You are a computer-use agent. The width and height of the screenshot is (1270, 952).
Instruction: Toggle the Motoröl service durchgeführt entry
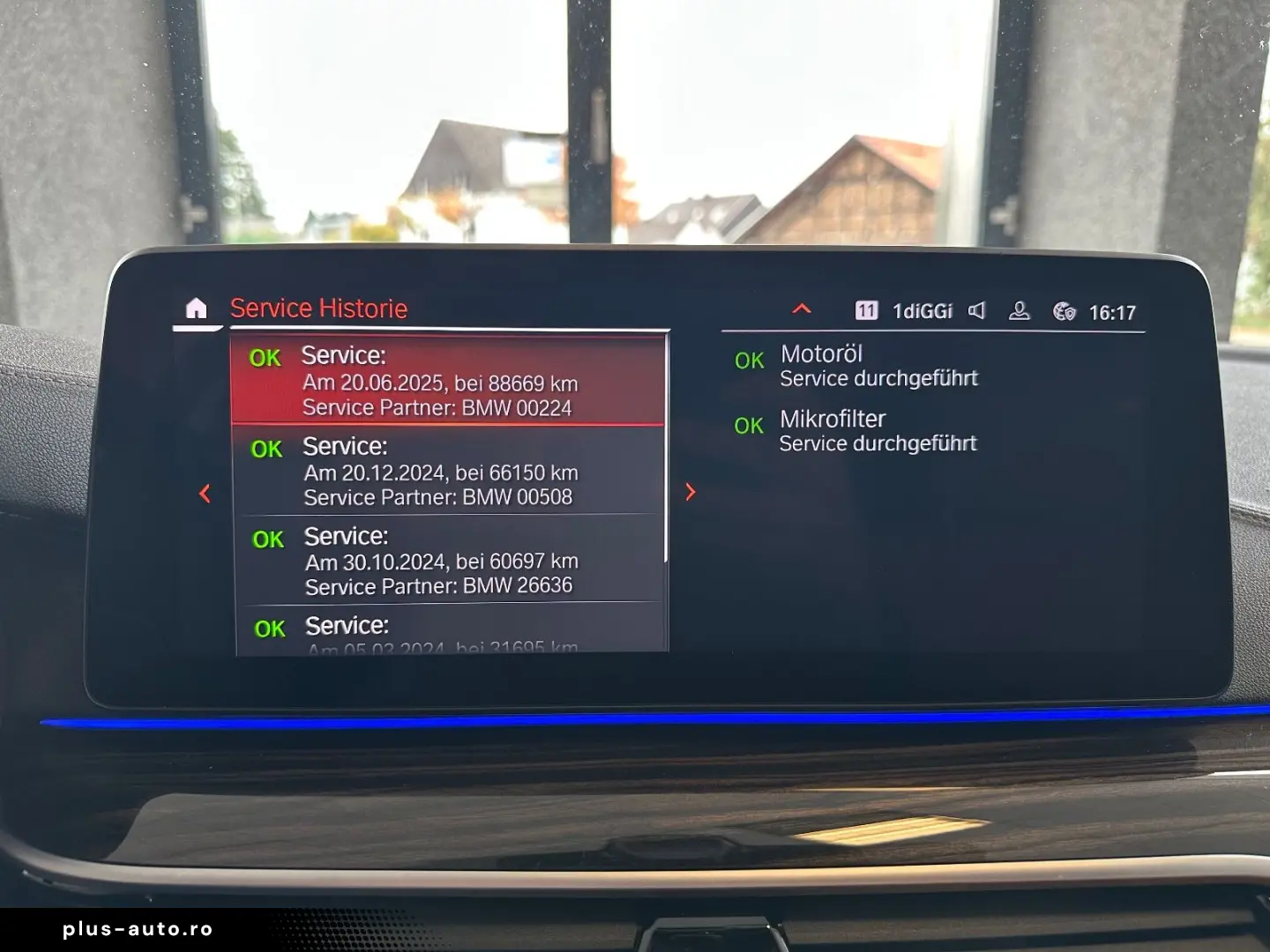point(878,365)
